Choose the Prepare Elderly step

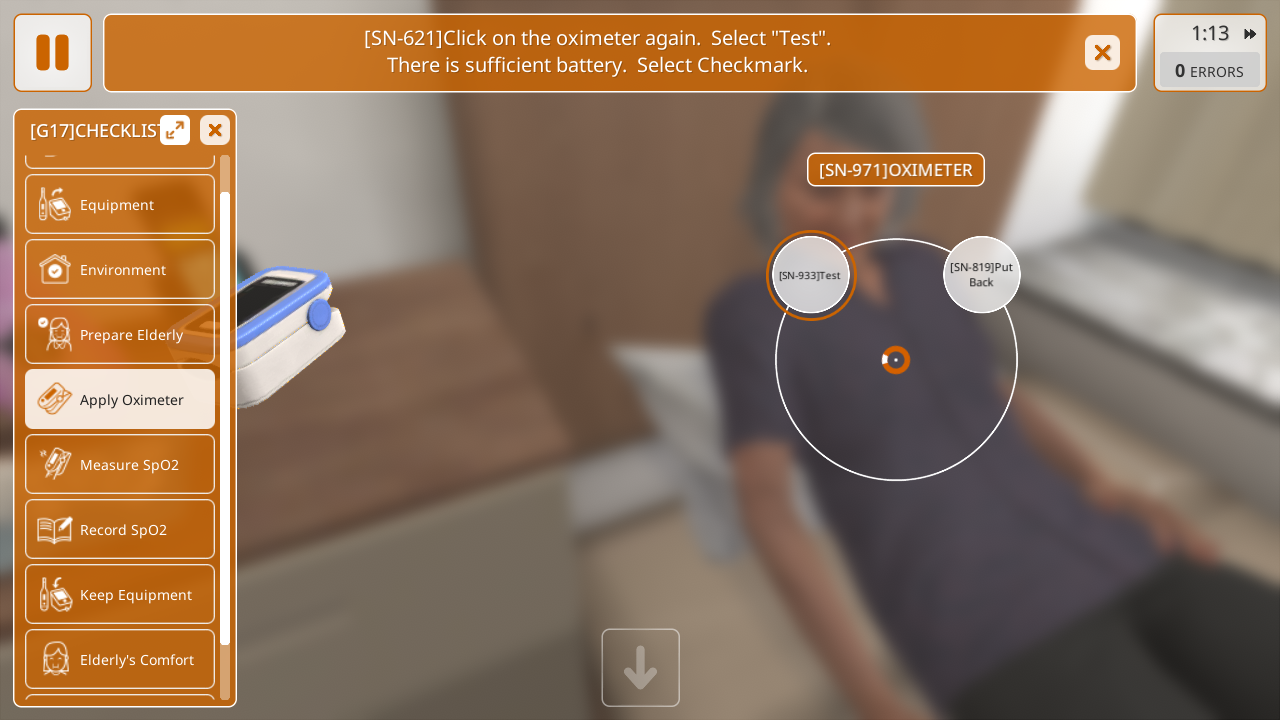120,334
